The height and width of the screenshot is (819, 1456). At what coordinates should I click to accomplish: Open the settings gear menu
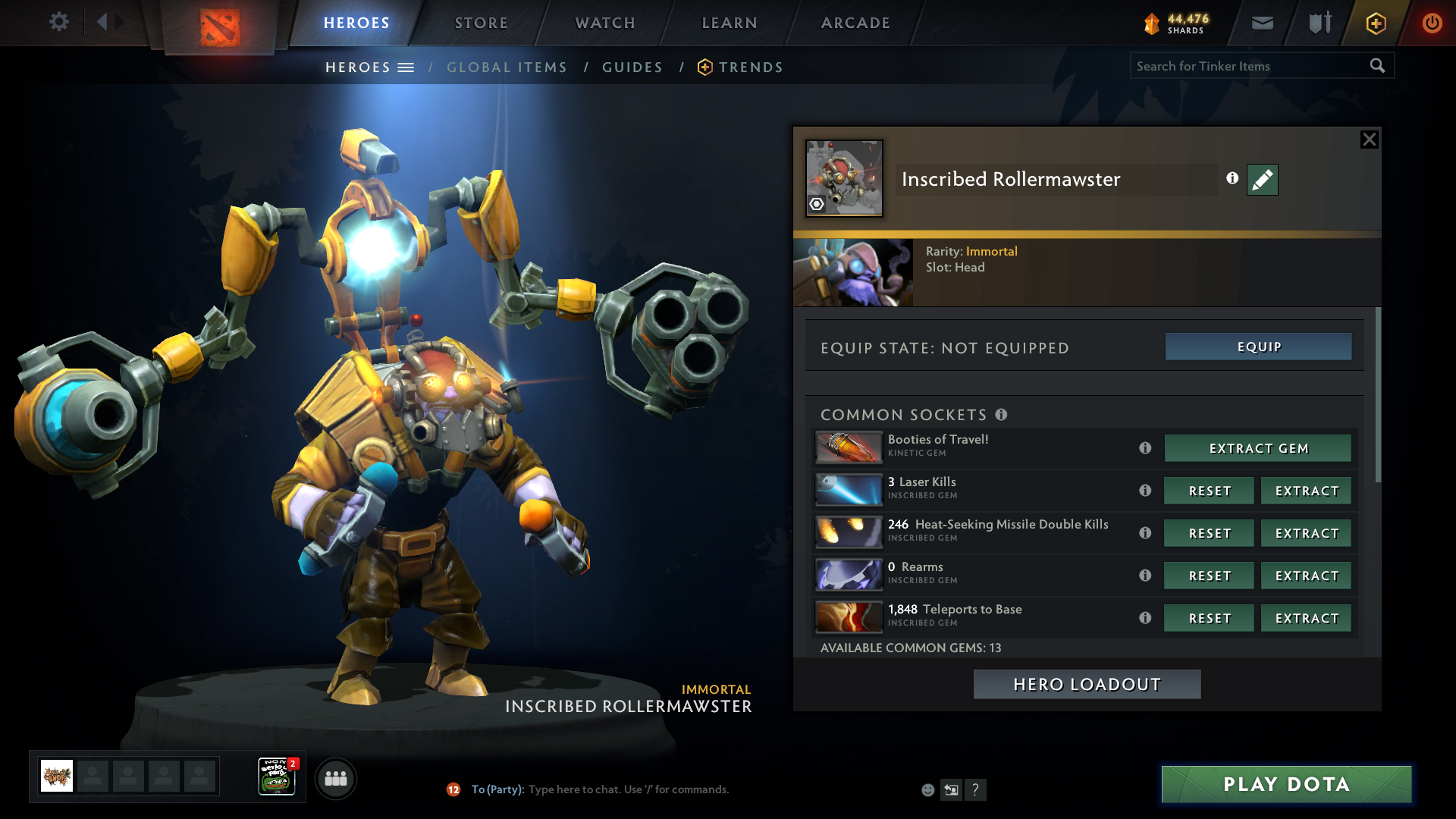(58, 22)
